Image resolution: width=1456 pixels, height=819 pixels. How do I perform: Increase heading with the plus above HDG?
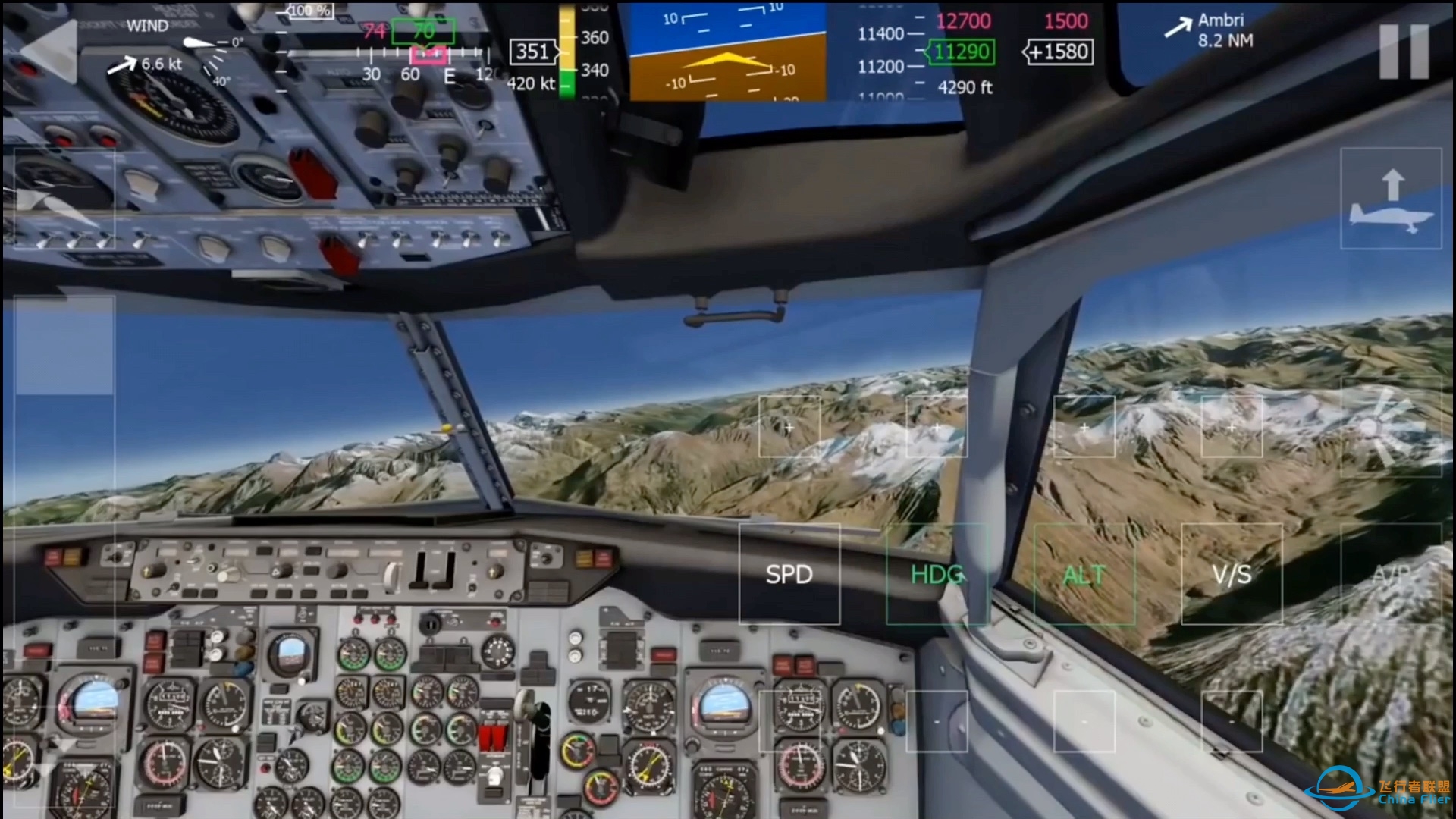pyautogui.click(x=937, y=427)
